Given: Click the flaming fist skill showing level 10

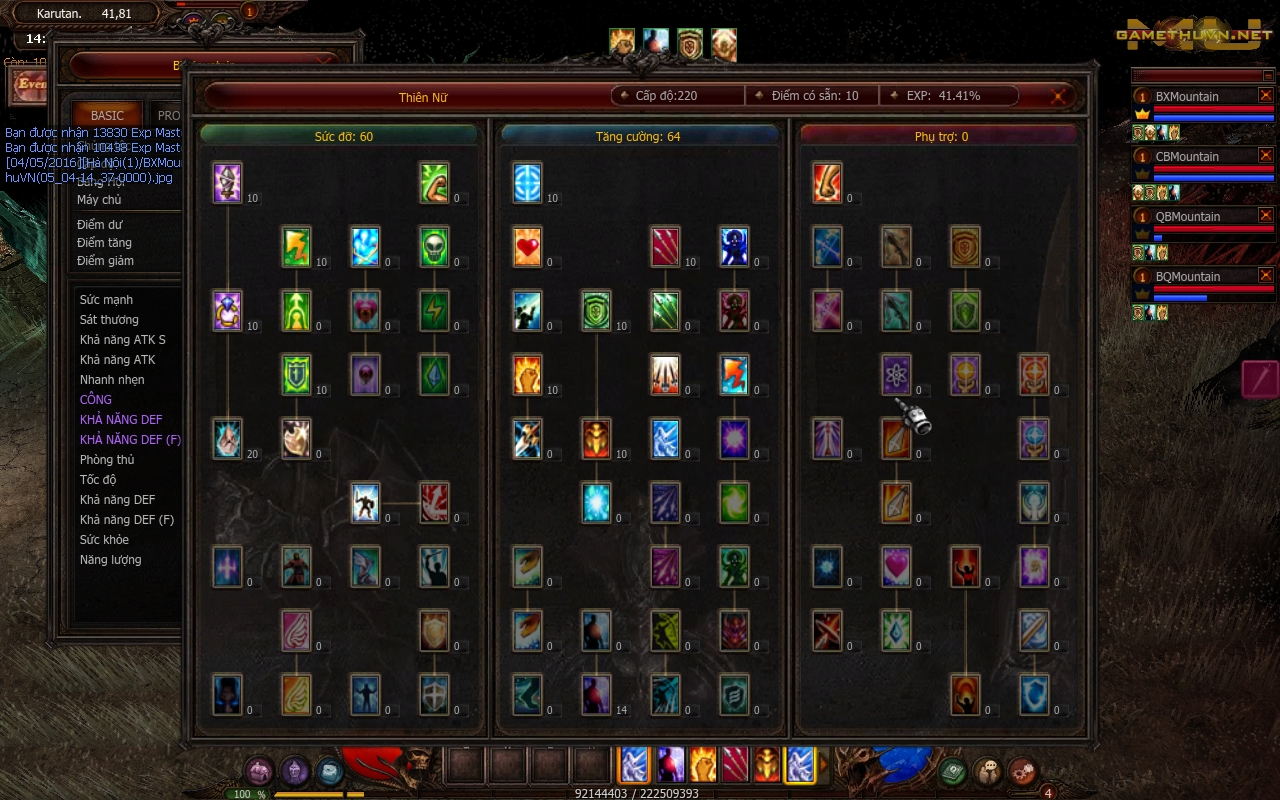Looking at the screenshot, I should (527, 375).
